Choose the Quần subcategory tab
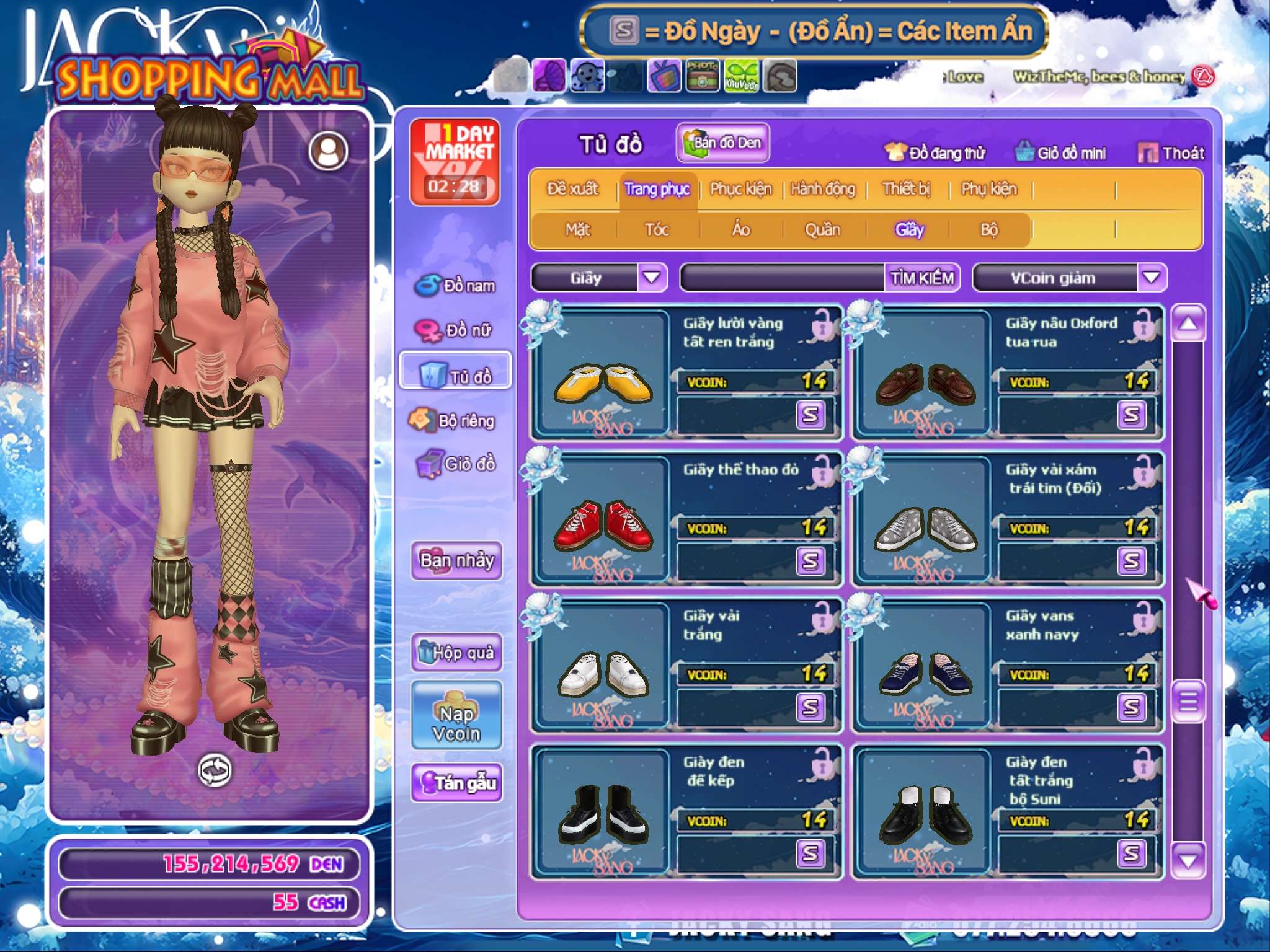1270x952 pixels. point(822,229)
